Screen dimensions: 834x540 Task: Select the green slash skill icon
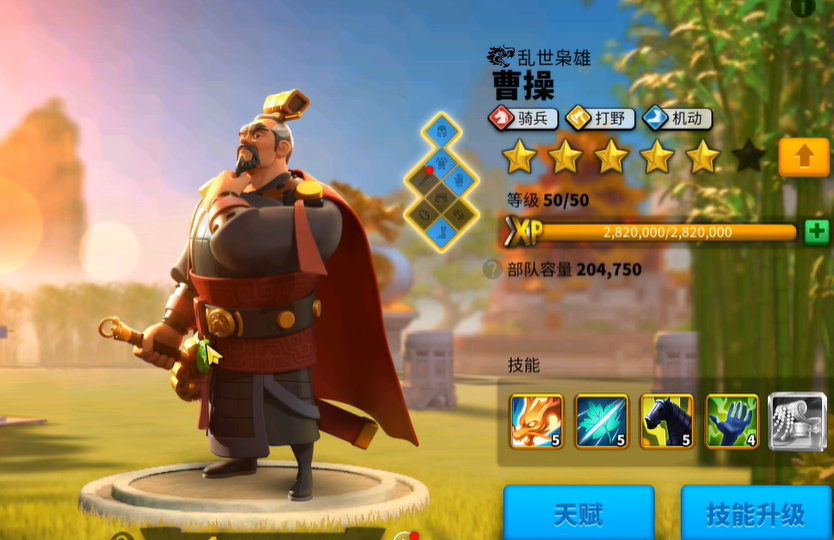coord(602,421)
